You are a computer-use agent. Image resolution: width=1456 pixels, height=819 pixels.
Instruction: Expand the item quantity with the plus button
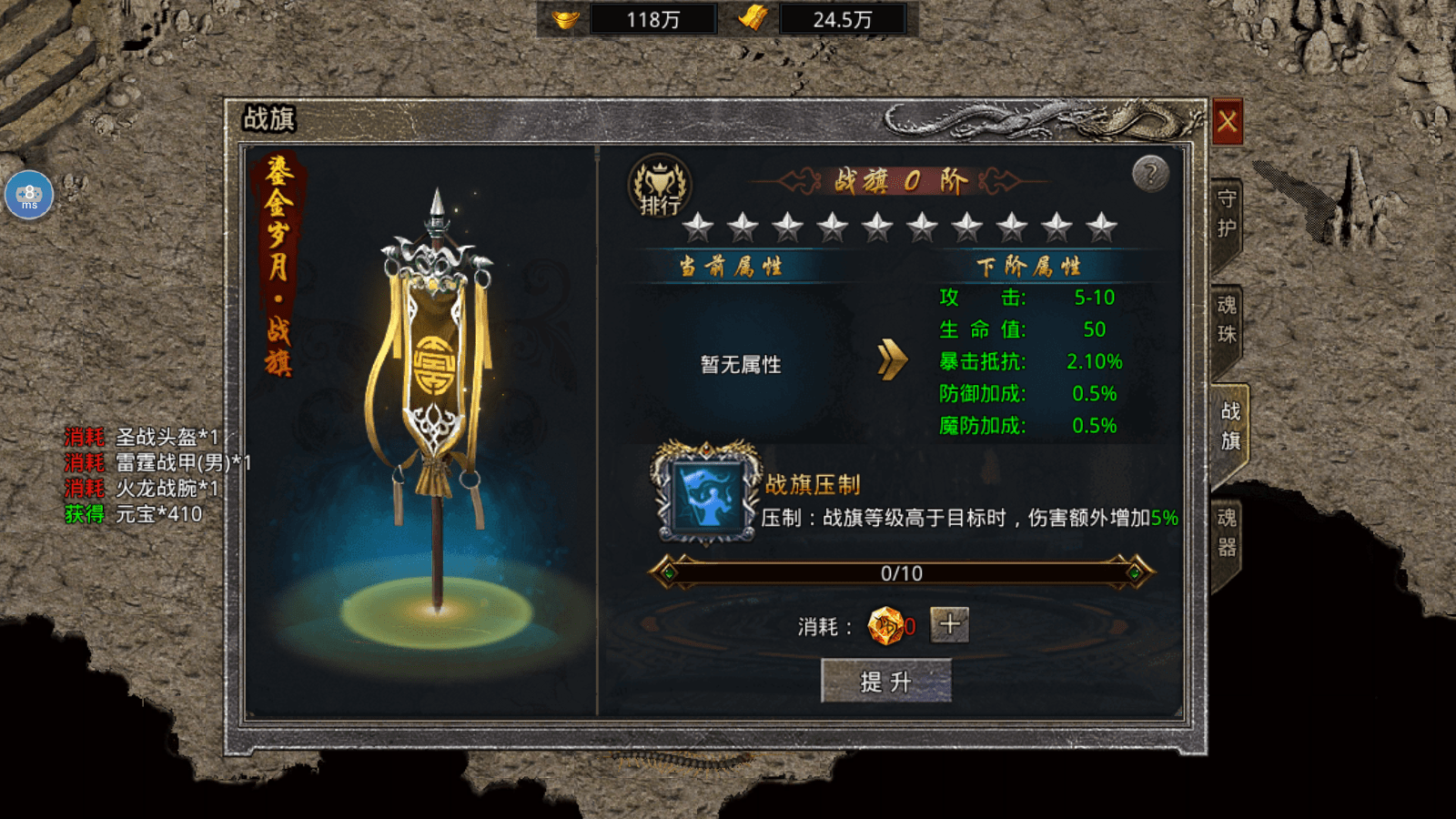pyautogui.click(x=949, y=623)
